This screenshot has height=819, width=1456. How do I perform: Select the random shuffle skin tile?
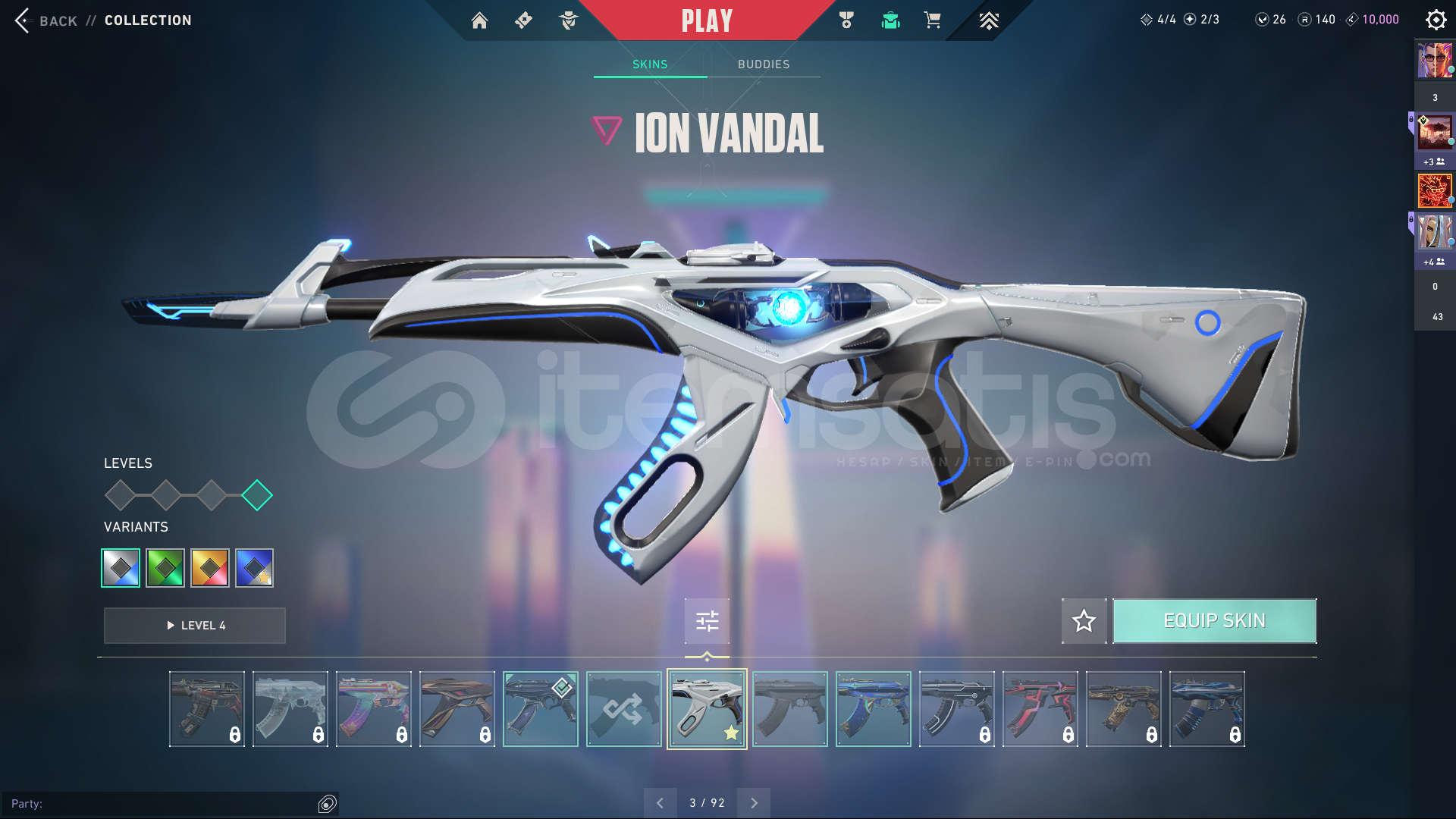(623, 709)
